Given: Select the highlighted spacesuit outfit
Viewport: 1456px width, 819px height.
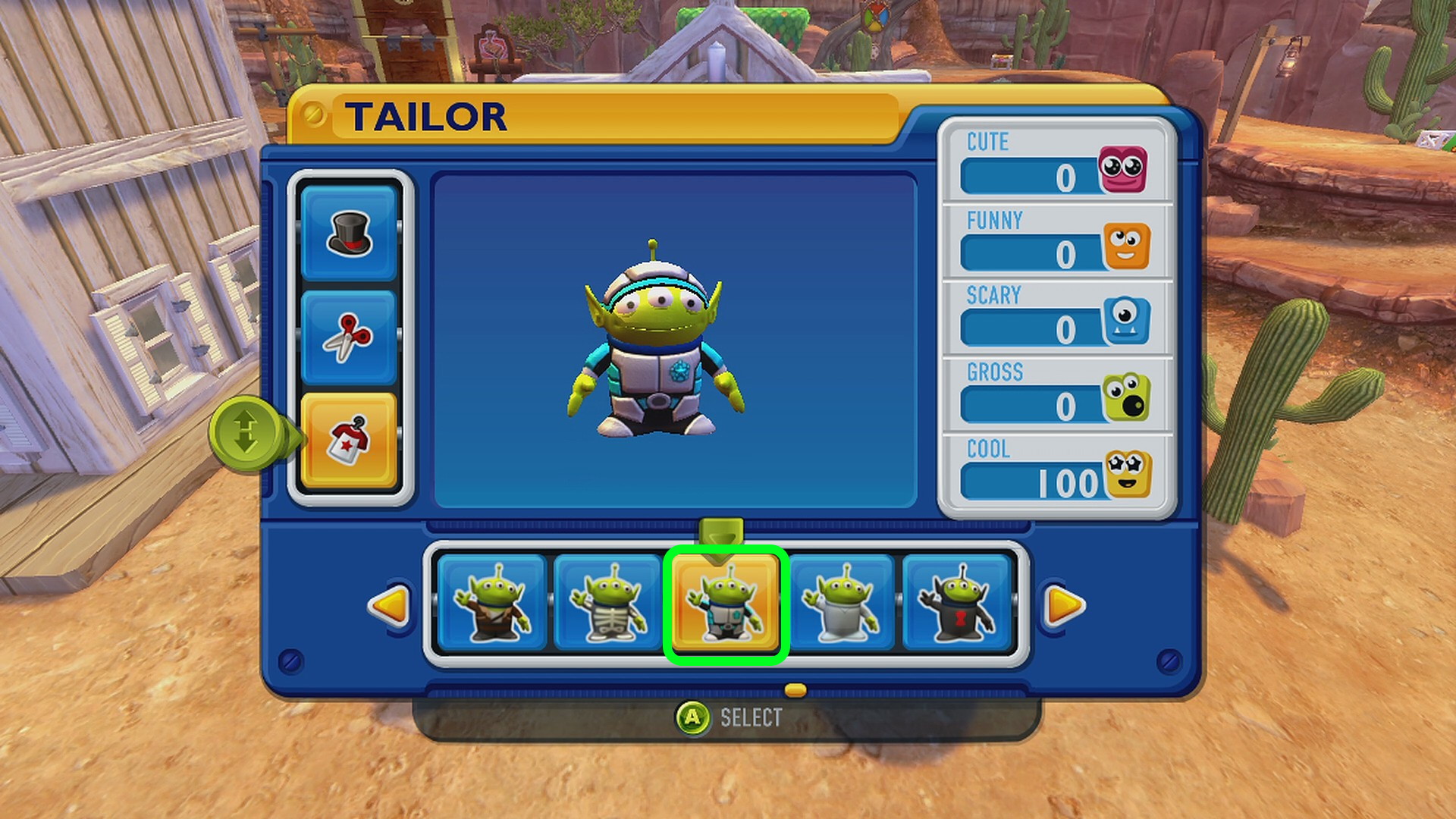Looking at the screenshot, I should click(726, 604).
